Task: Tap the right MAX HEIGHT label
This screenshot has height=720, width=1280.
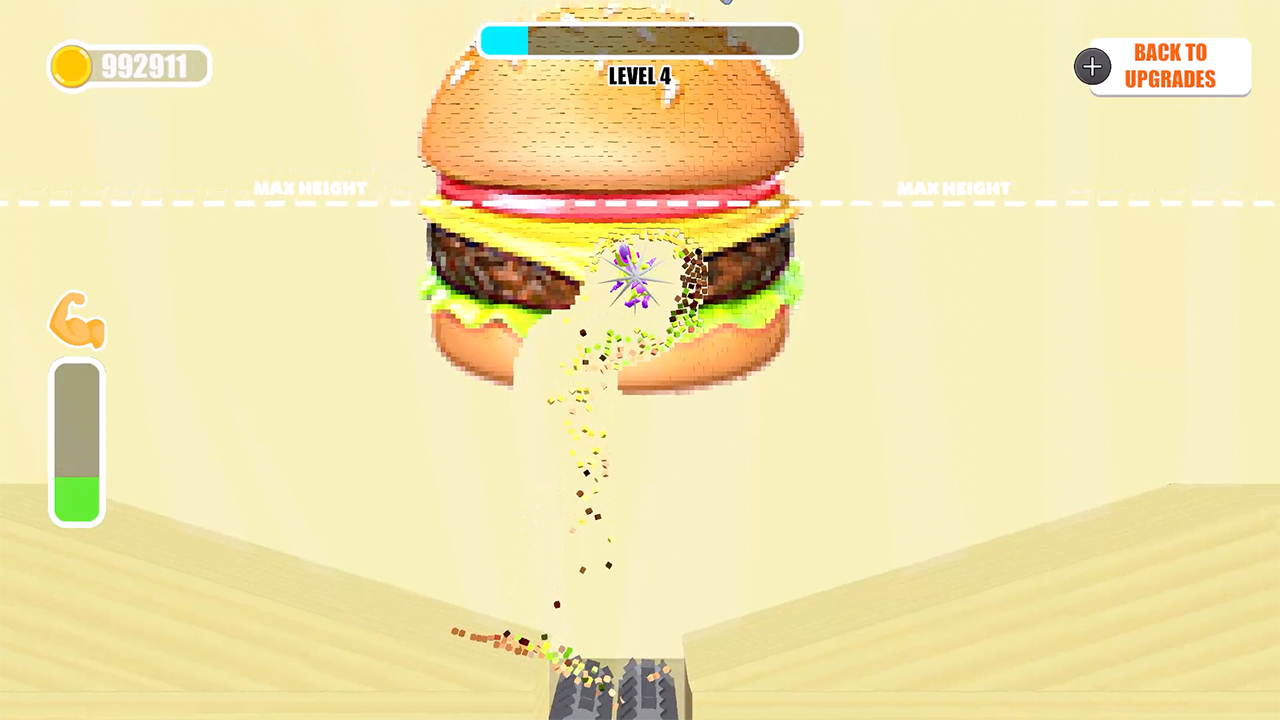Action: click(953, 188)
